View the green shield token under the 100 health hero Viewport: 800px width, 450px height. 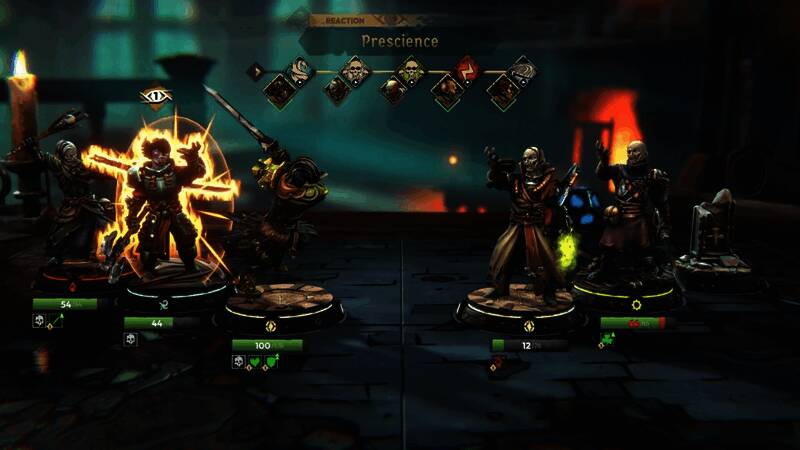coord(270,361)
